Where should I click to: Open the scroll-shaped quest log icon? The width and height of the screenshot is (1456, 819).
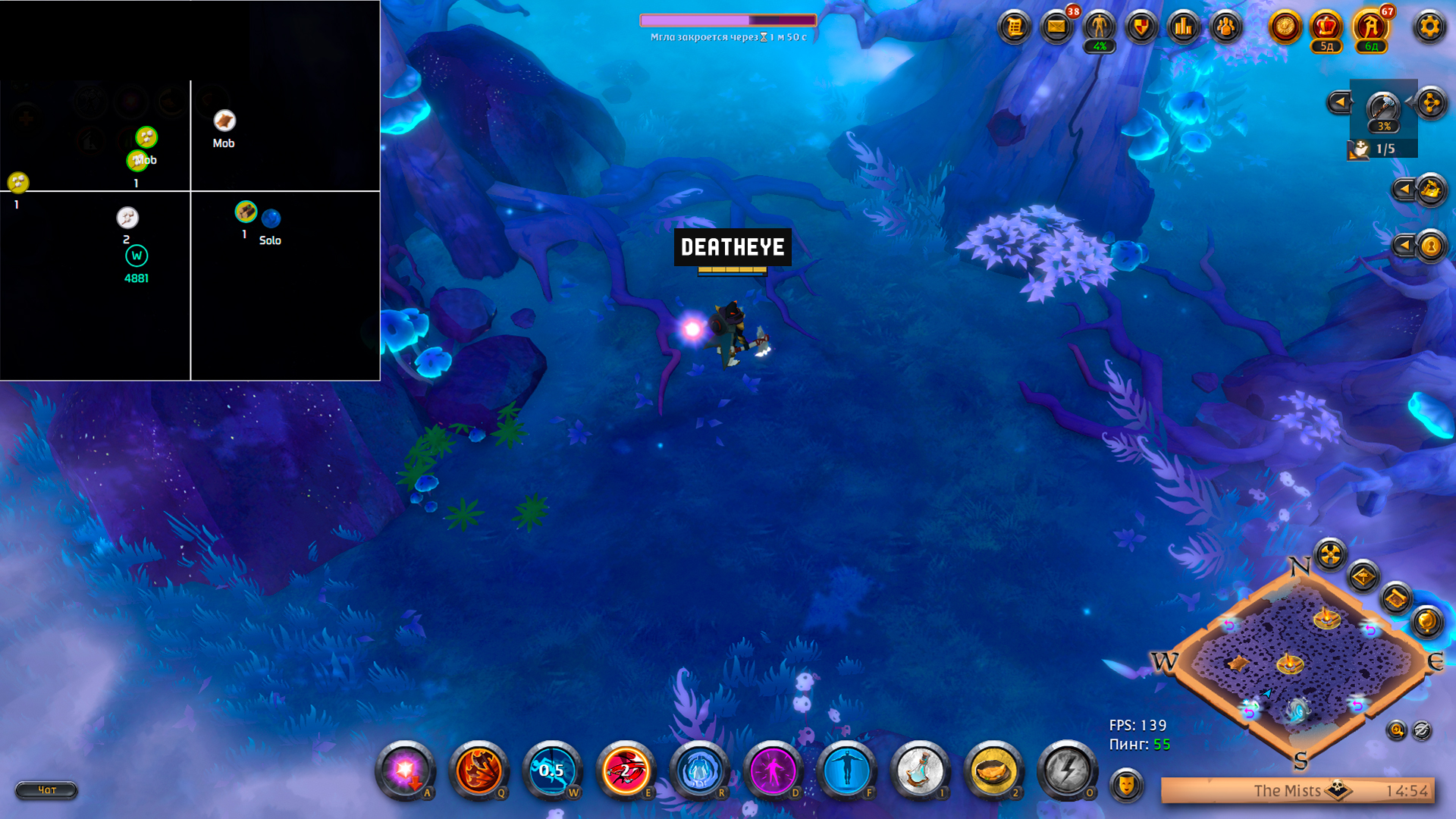tap(1014, 28)
